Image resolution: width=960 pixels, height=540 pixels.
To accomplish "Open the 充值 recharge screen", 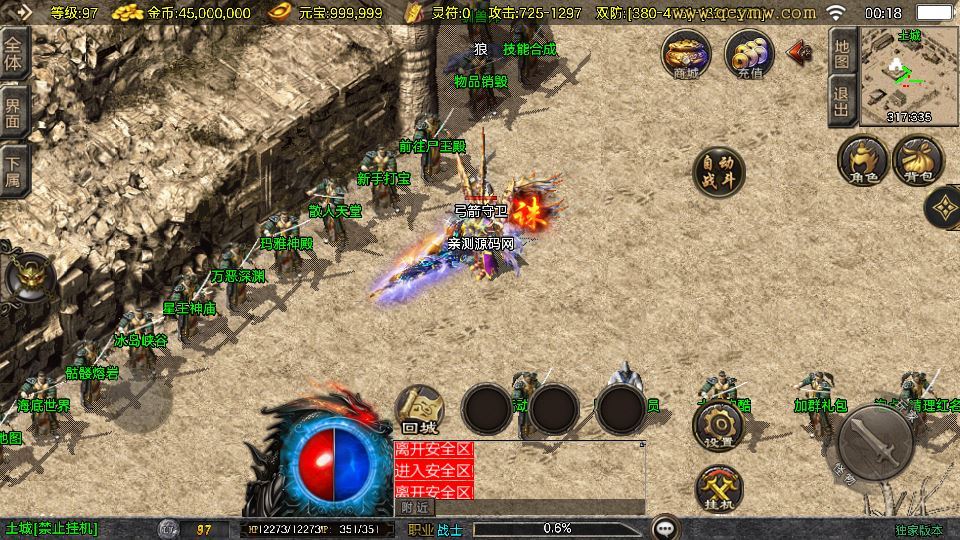I will [x=749, y=53].
